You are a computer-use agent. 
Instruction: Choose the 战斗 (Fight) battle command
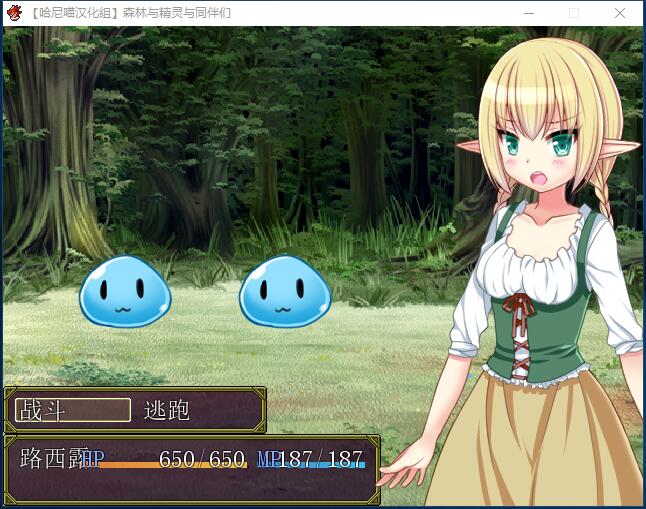point(72,410)
